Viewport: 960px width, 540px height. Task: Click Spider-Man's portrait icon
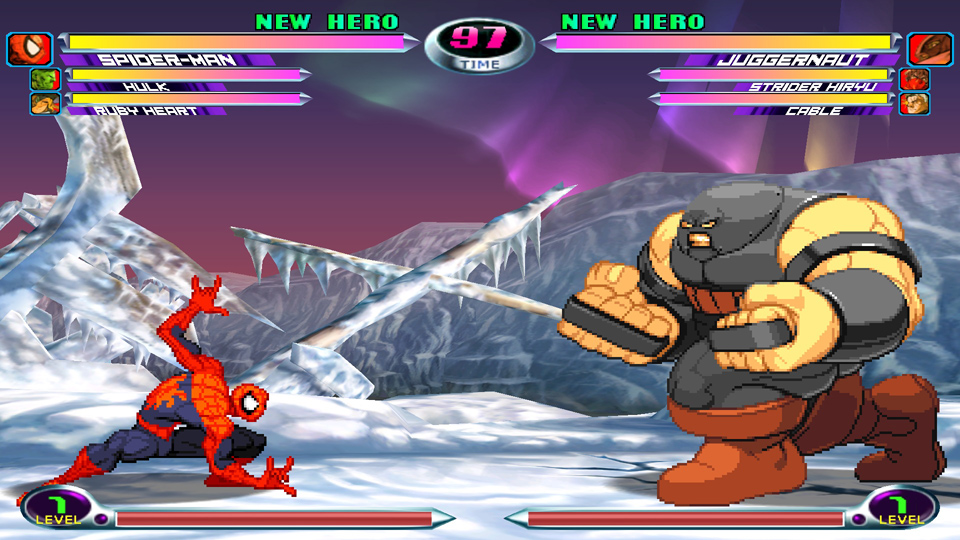28,48
